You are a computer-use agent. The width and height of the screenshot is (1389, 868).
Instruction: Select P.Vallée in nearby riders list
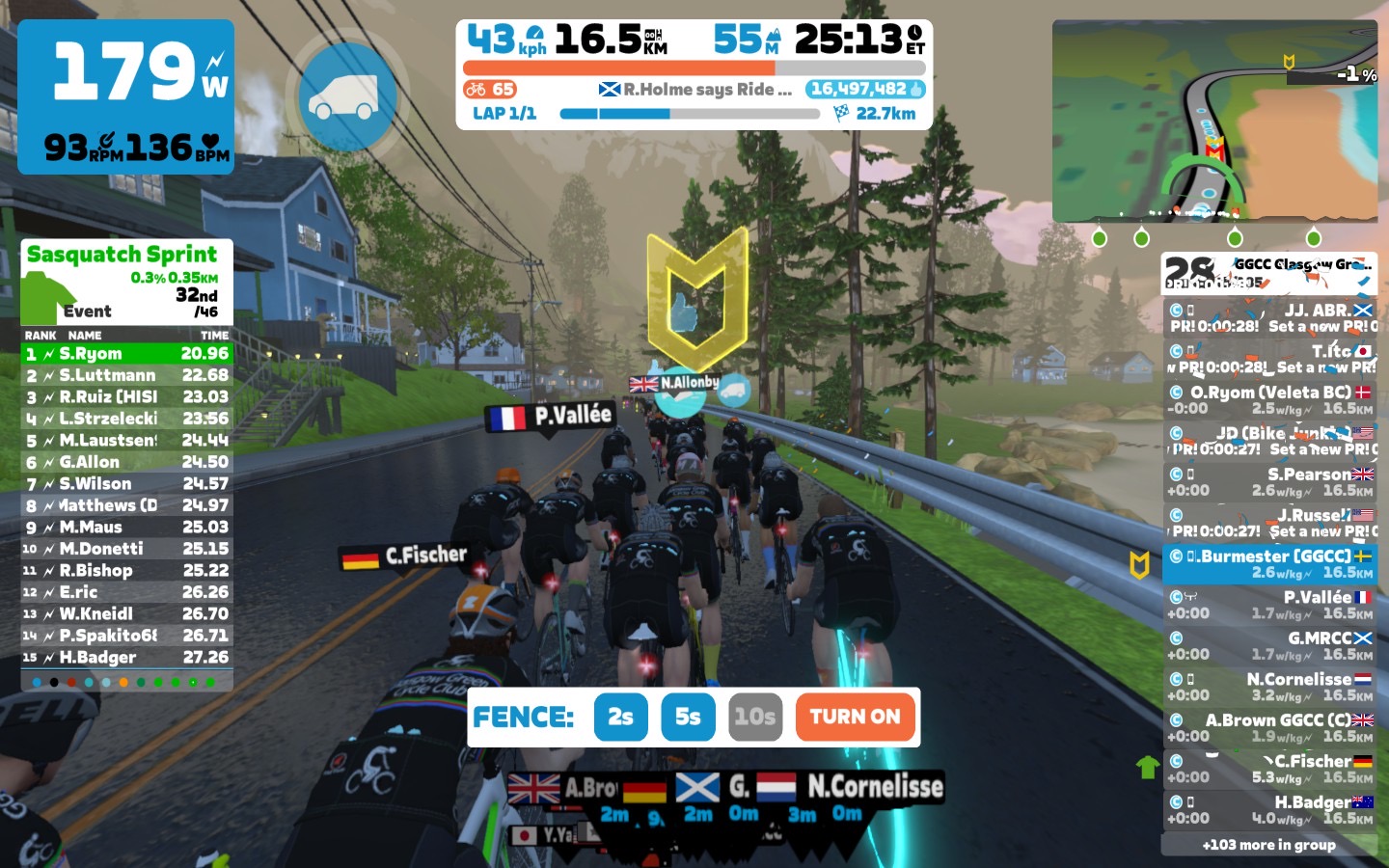click(x=1268, y=605)
